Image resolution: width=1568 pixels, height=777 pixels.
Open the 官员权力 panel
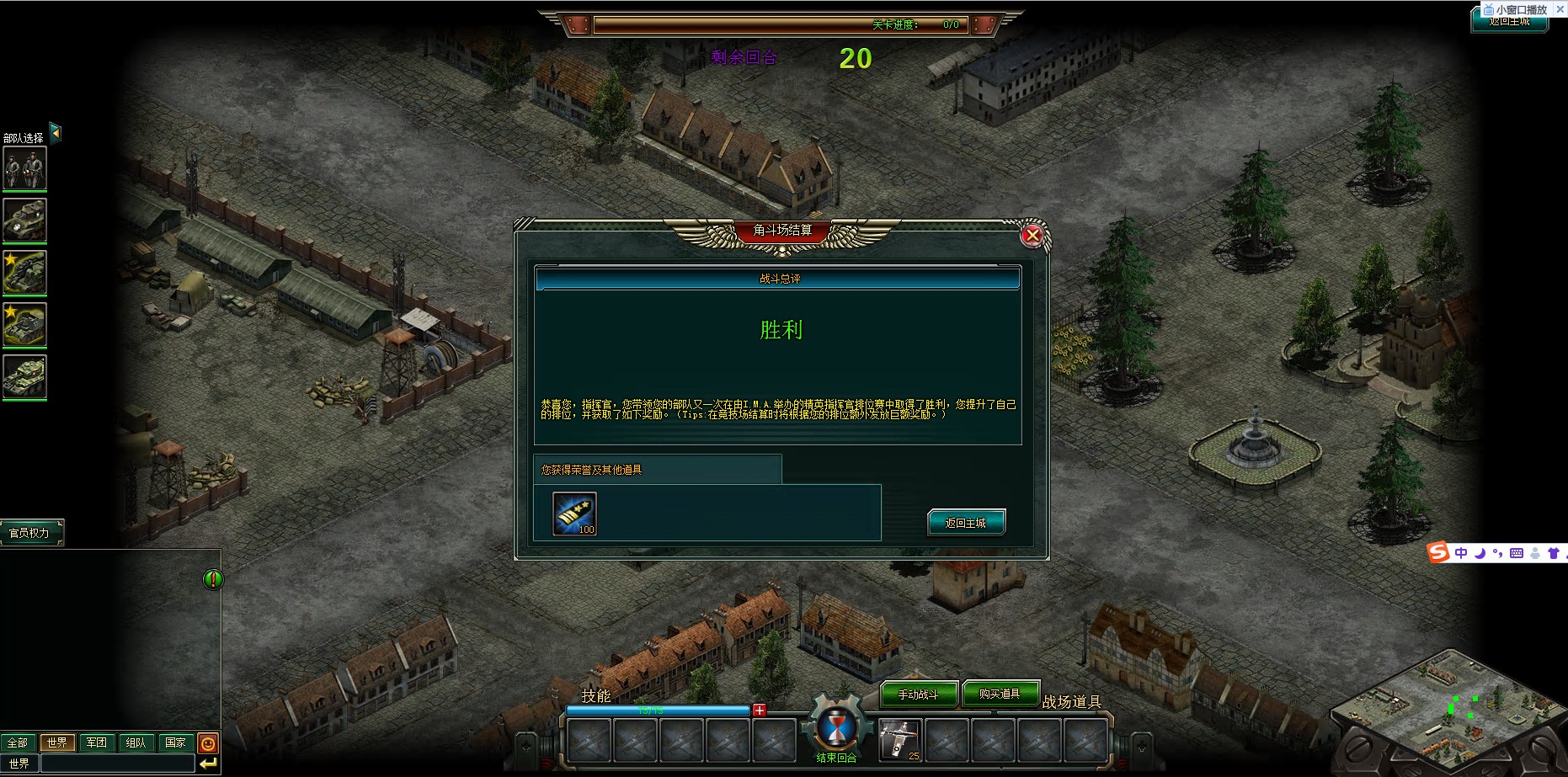tap(30, 533)
